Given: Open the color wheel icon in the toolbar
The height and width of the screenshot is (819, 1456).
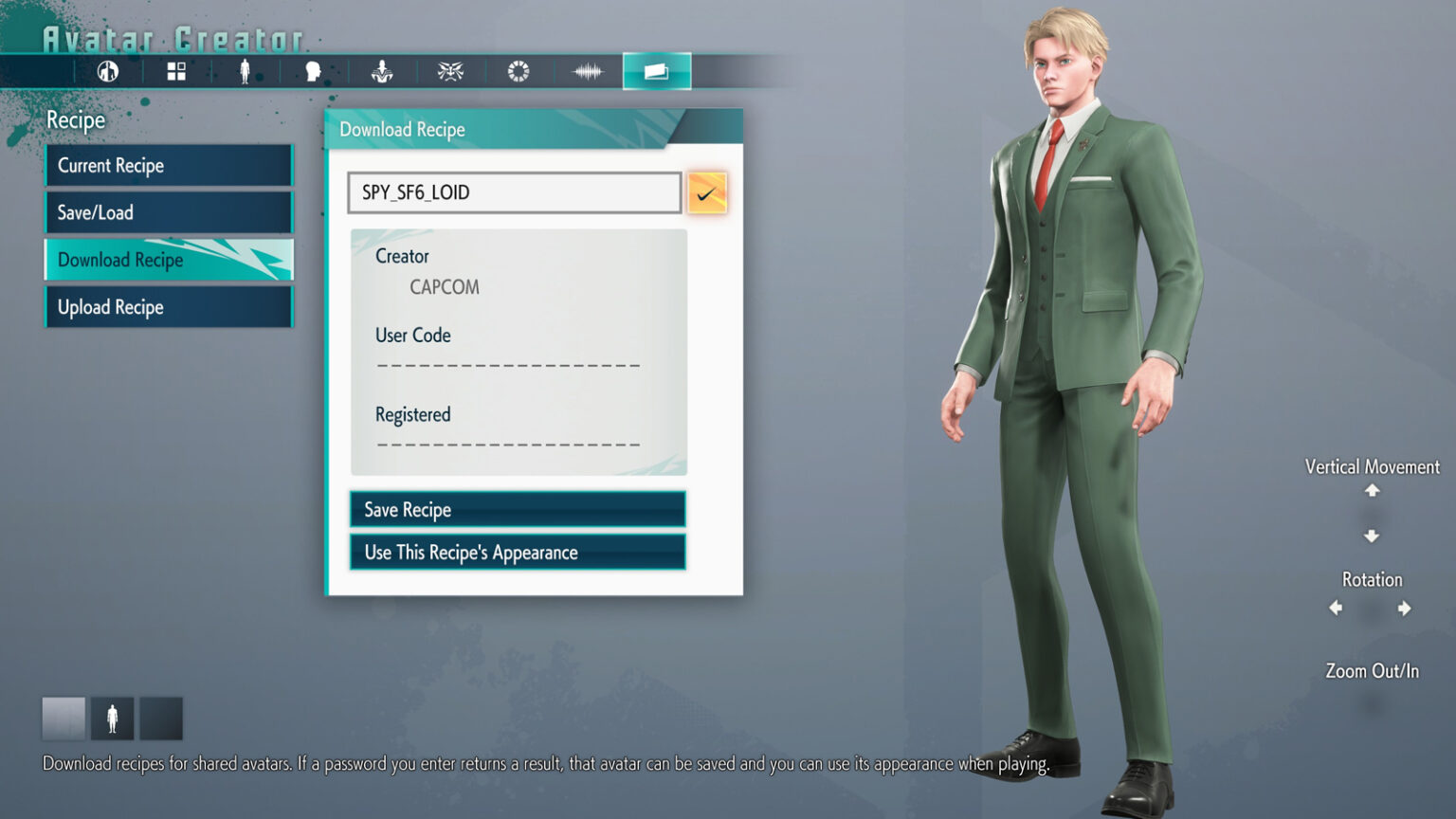Looking at the screenshot, I should [519, 70].
